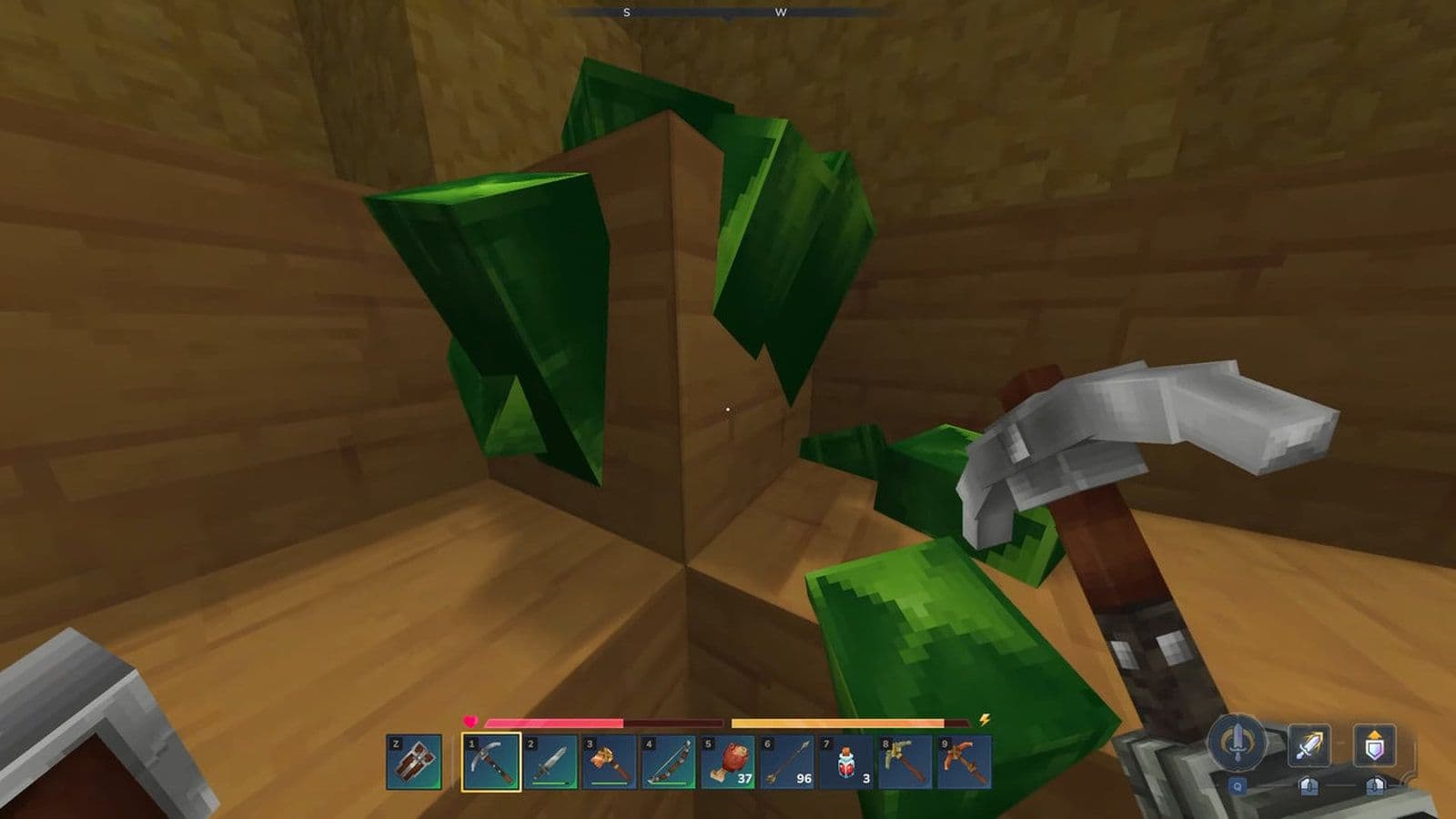Click the heart icon beside the health bar
Image resolution: width=1456 pixels, height=819 pixels.
tap(470, 719)
